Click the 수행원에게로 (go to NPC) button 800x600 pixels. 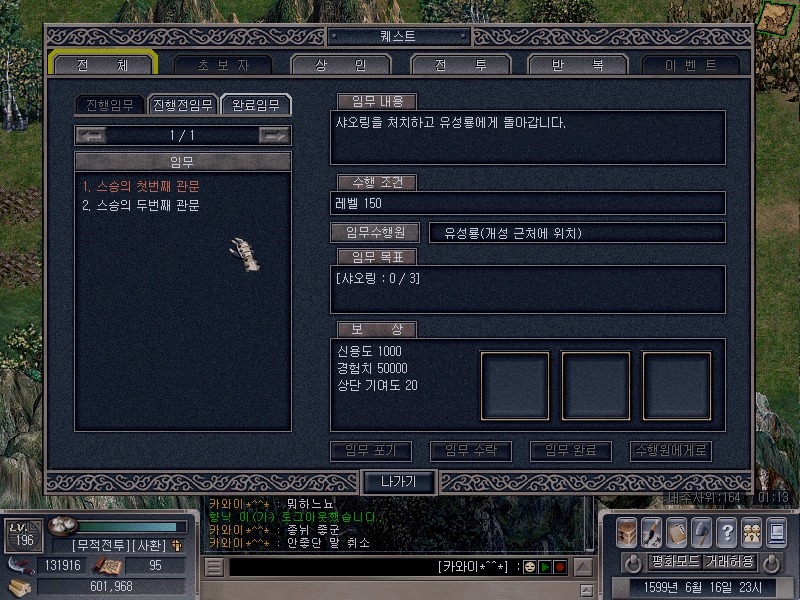[x=671, y=451]
